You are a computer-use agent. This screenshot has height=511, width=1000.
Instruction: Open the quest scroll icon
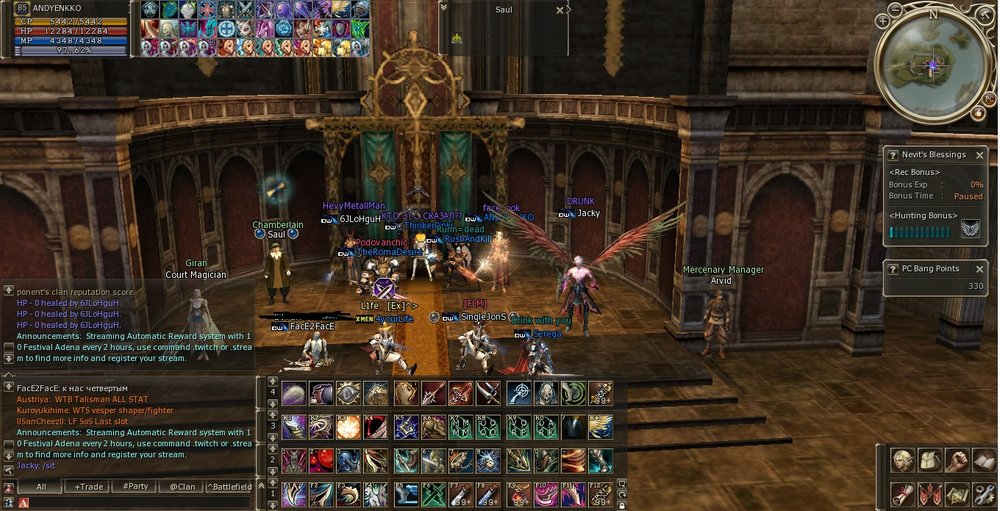coord(904,493)
